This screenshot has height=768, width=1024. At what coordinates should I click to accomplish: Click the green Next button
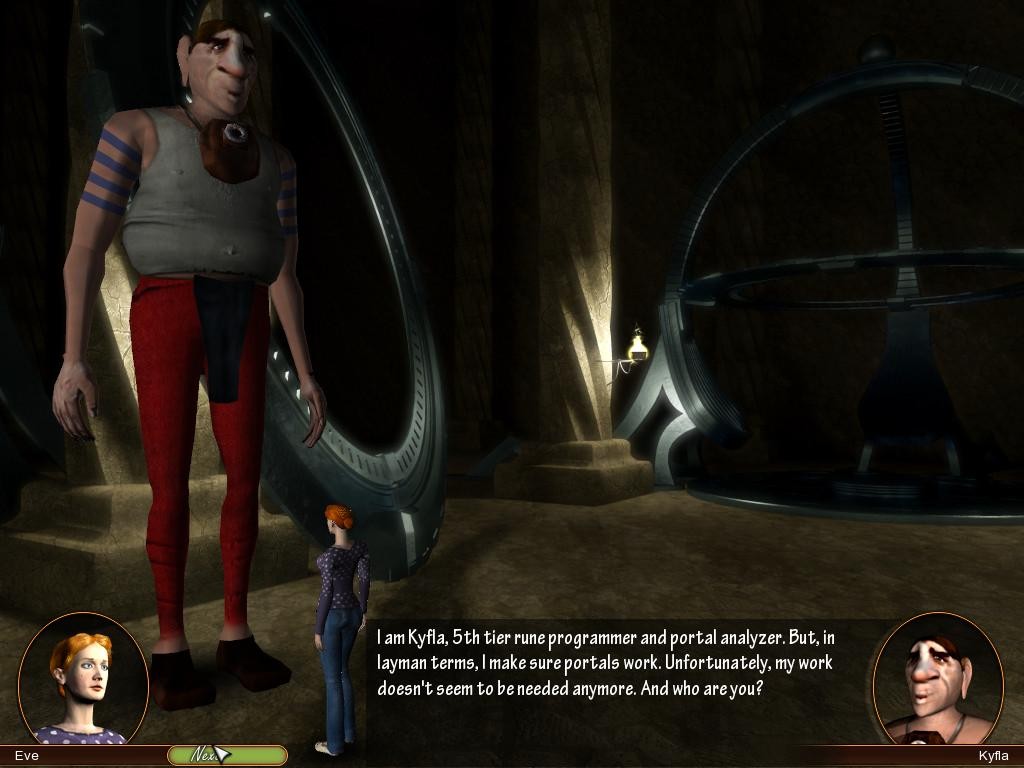[227, 755]
